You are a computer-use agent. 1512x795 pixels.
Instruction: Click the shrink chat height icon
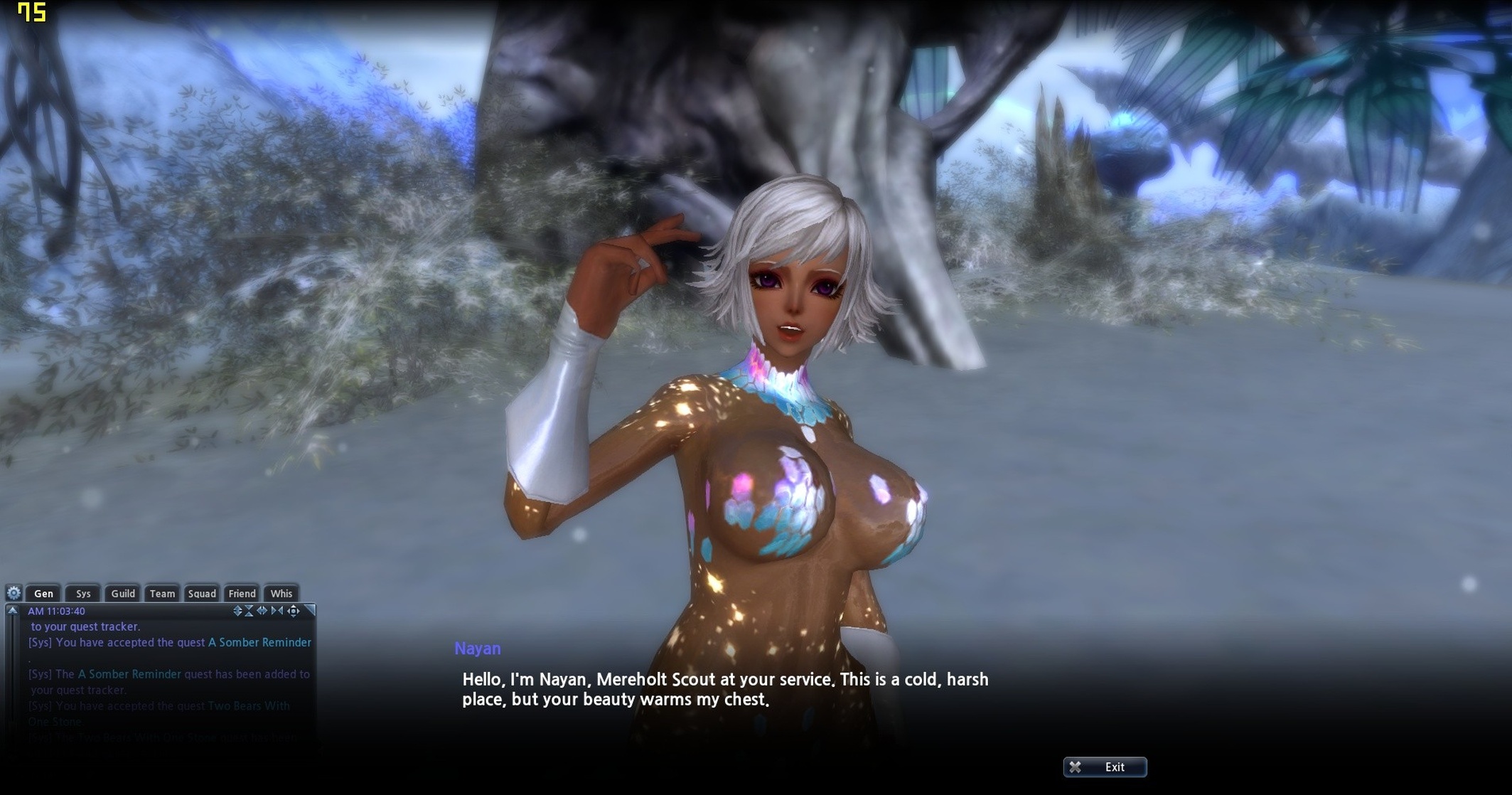[248, 612]
